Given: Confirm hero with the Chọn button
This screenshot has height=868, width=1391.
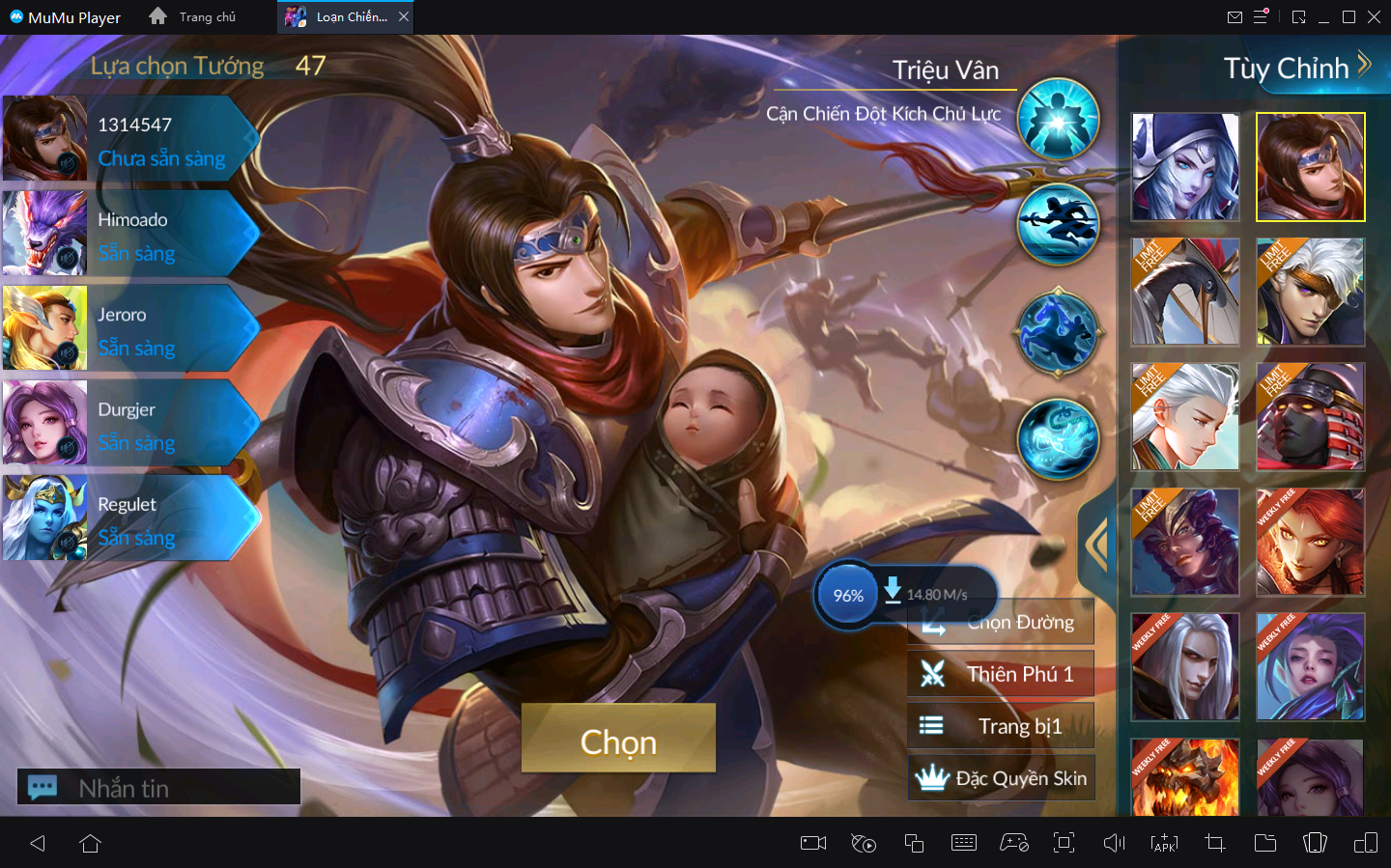Looking at the screenshot, I should [618, 738].
